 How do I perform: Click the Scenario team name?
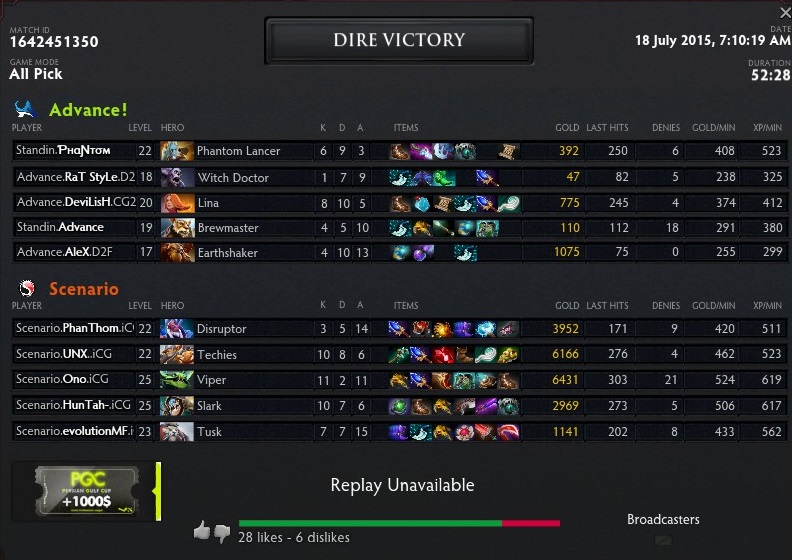pyautogui.click(x=83, y=289)
